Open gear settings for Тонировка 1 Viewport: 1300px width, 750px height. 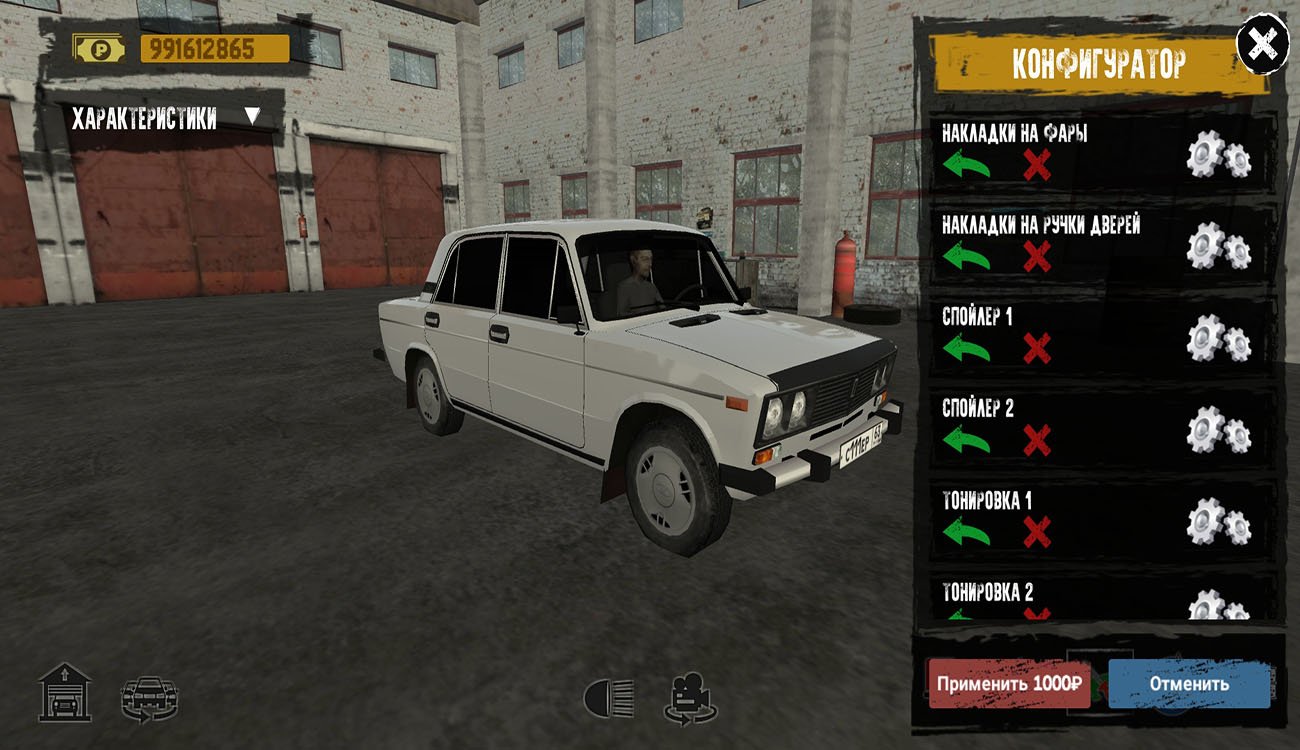1218,523
